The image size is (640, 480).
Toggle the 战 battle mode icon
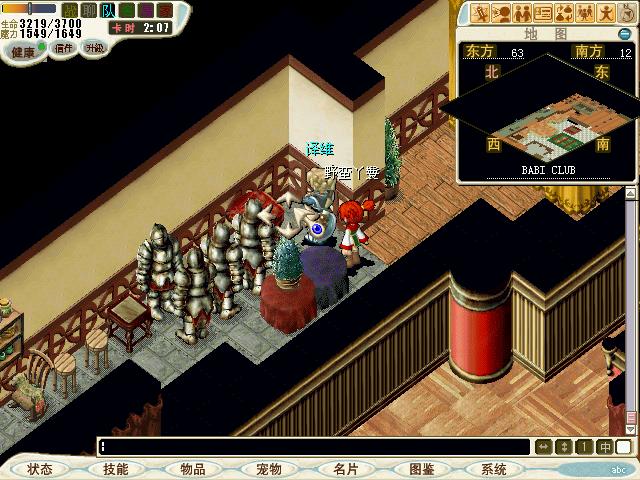[x=70, y=10]
